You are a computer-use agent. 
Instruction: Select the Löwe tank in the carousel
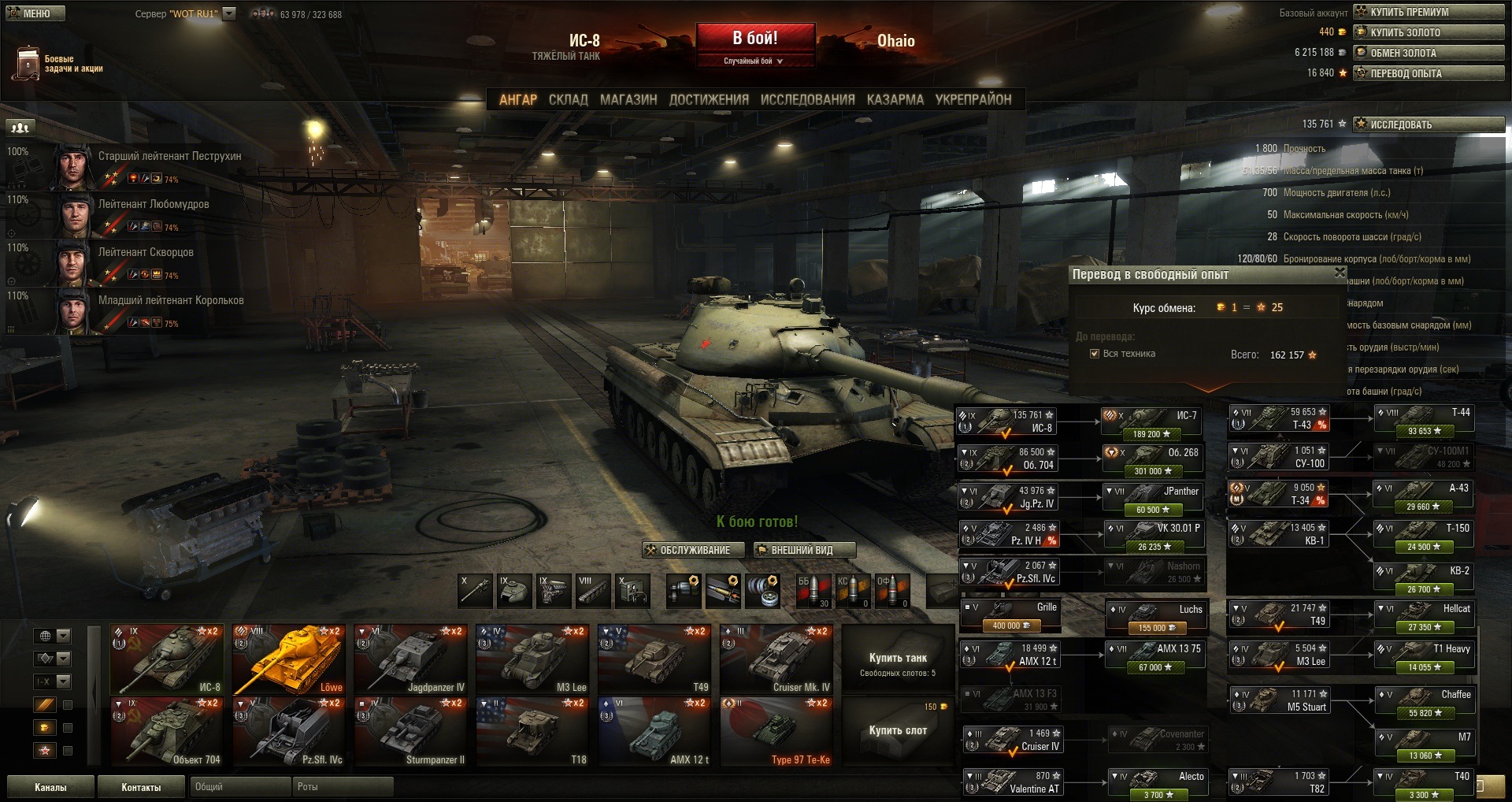tap(288, 660)
